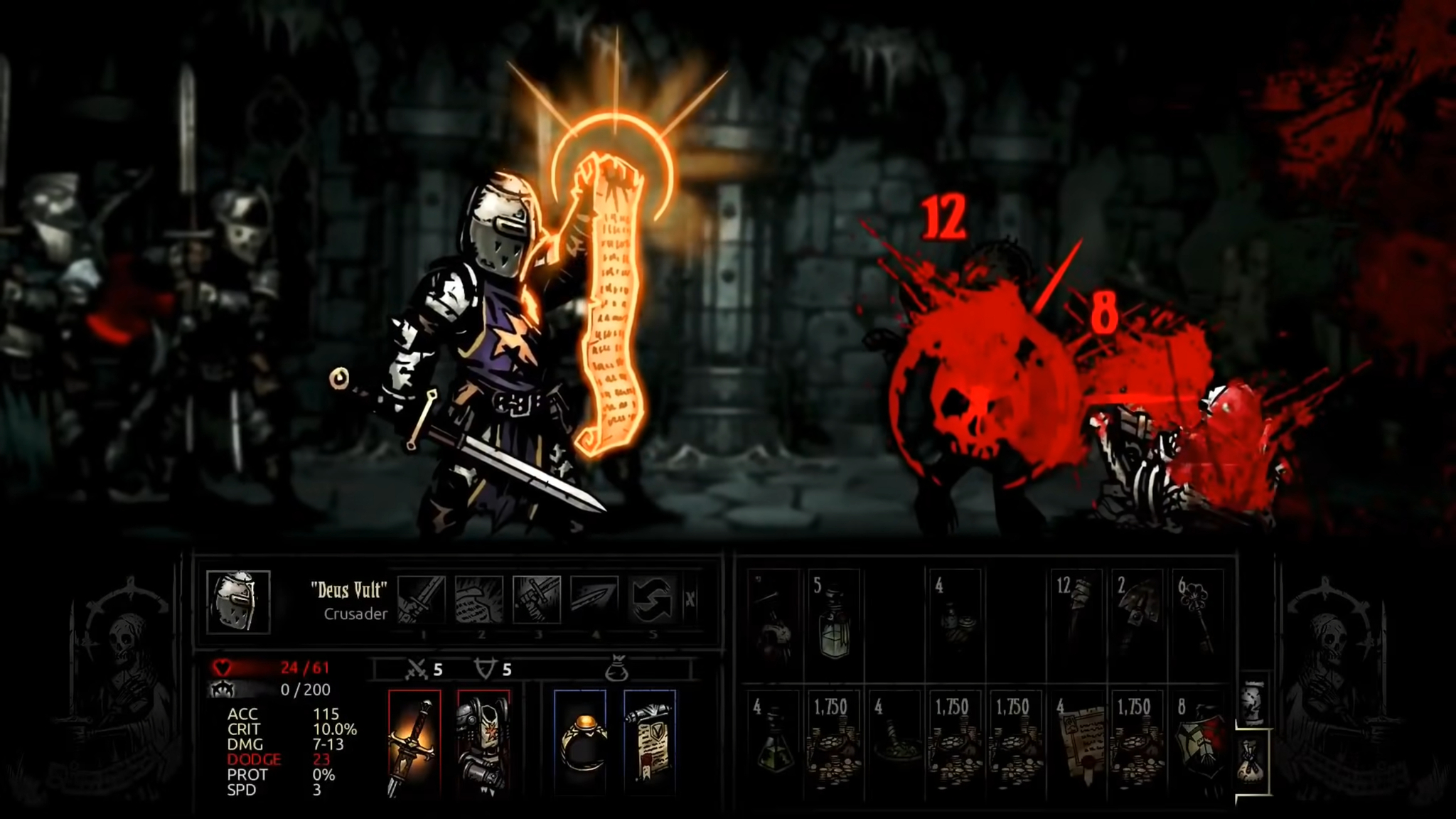Use the Zealous Accusation scroll skill

point(479,599)
